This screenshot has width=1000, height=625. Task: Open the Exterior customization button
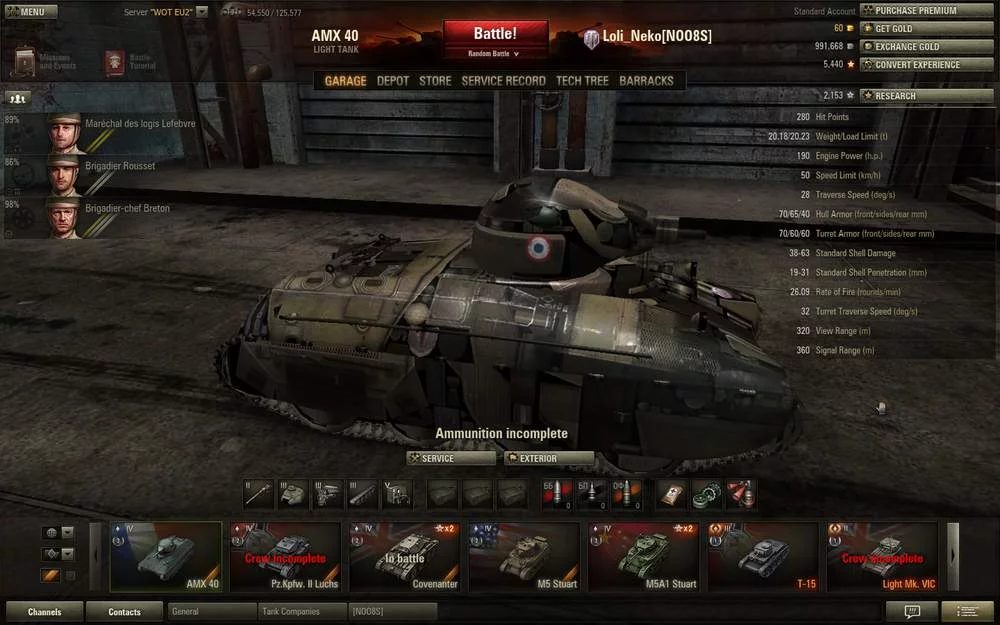[x=549, y=459]
